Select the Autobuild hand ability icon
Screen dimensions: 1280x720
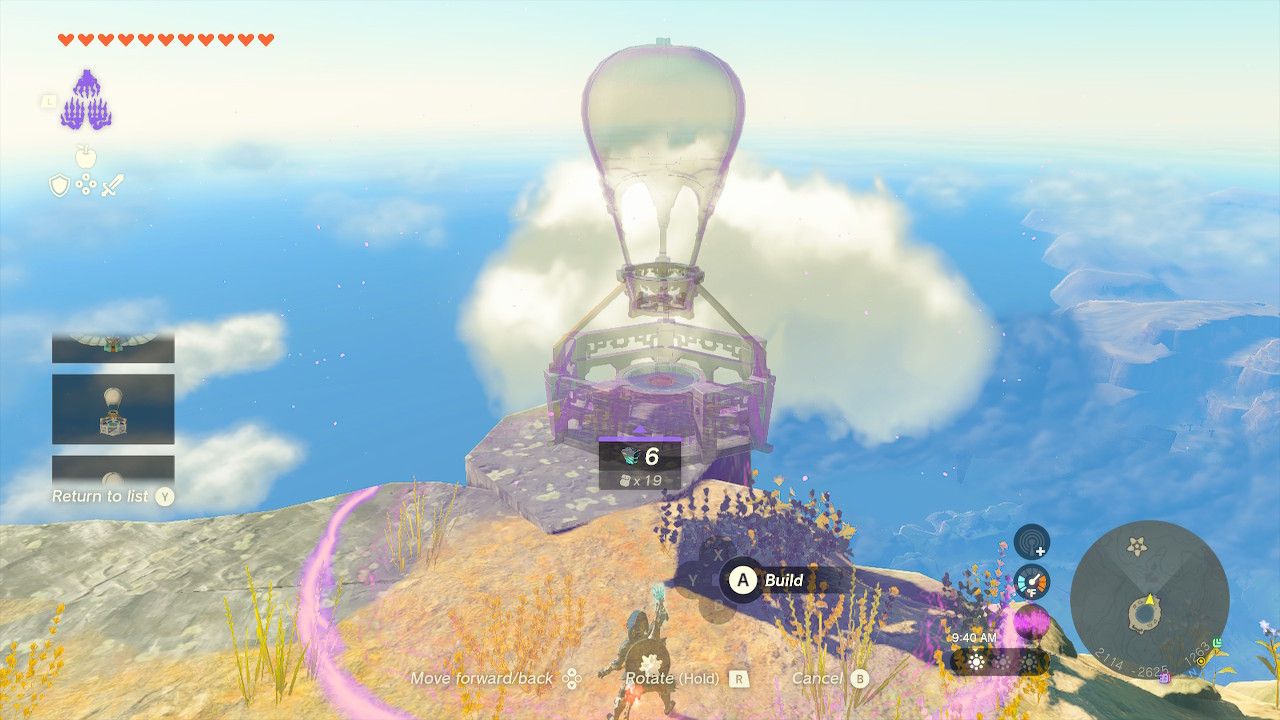tap(86, 100)
